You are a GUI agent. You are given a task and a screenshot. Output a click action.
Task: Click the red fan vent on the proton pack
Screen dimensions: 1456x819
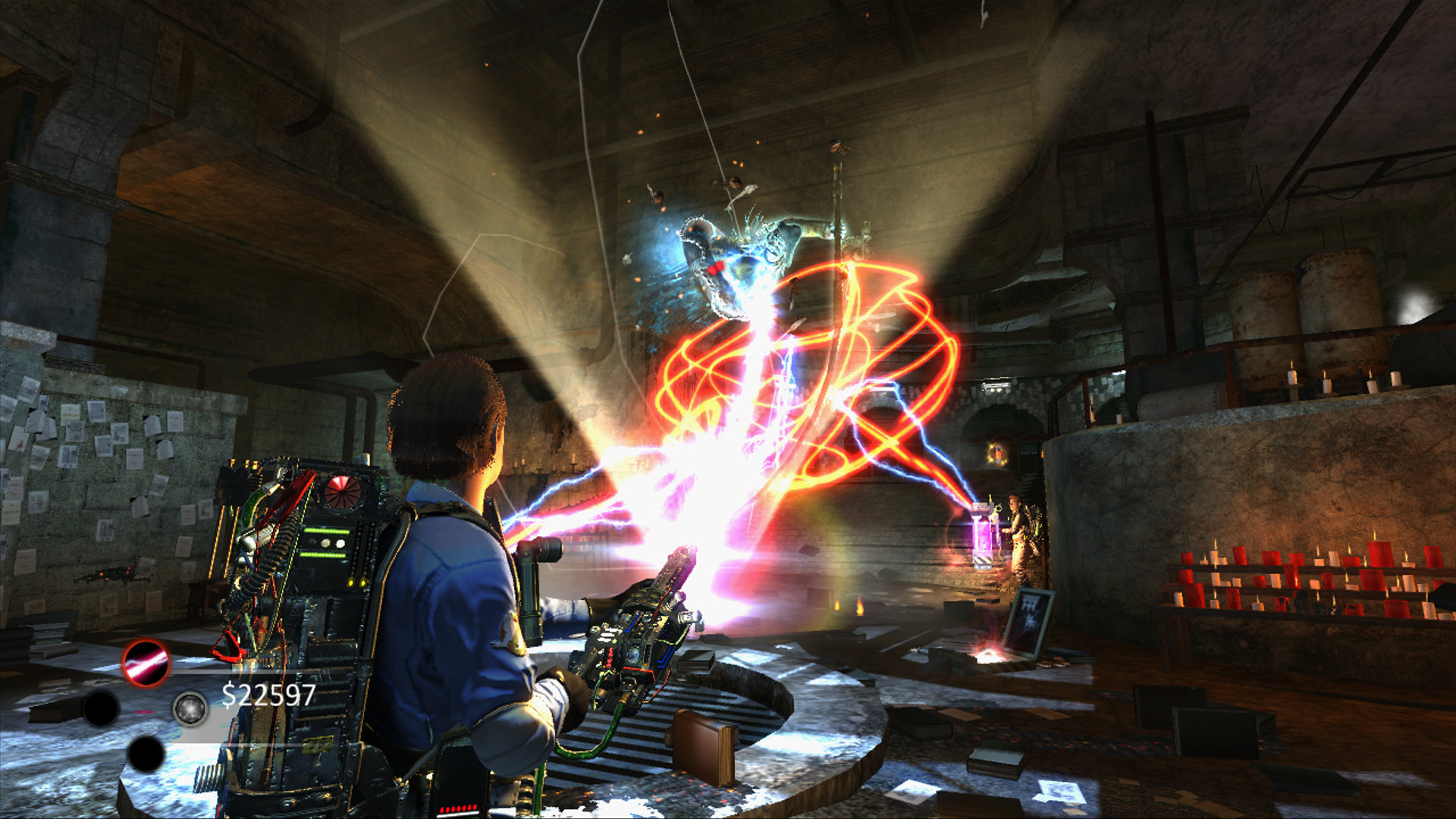click(341, 491)
